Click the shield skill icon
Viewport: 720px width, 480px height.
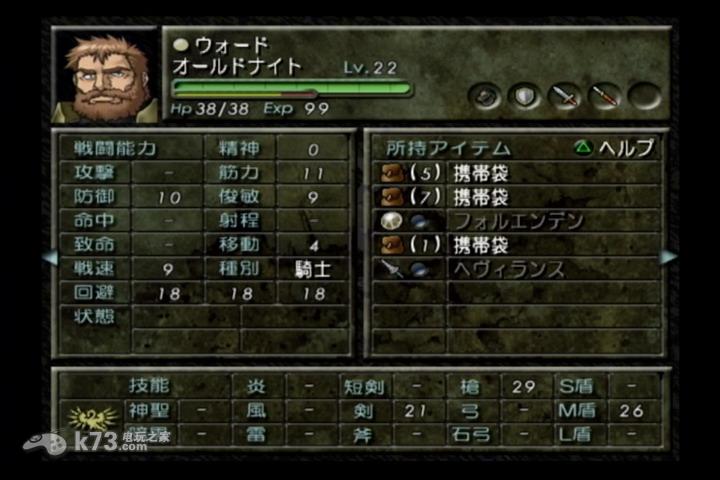pos(524,96)
